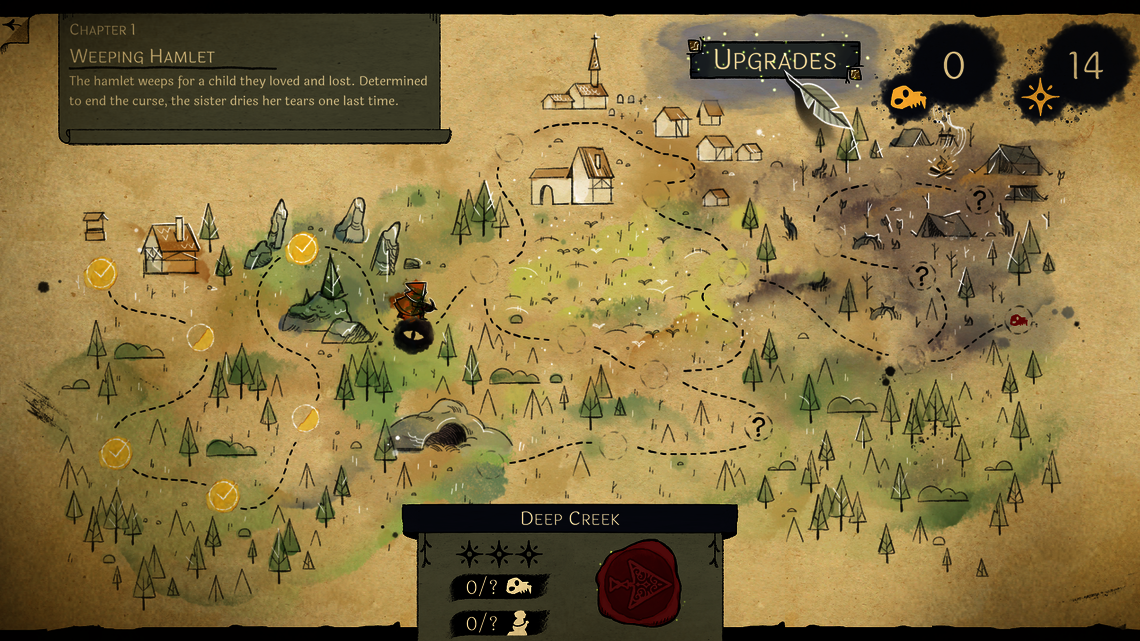Select the checkmarked level among the standing stones
The height and width of the screenshot is (641, 1140).
point(302,248)
